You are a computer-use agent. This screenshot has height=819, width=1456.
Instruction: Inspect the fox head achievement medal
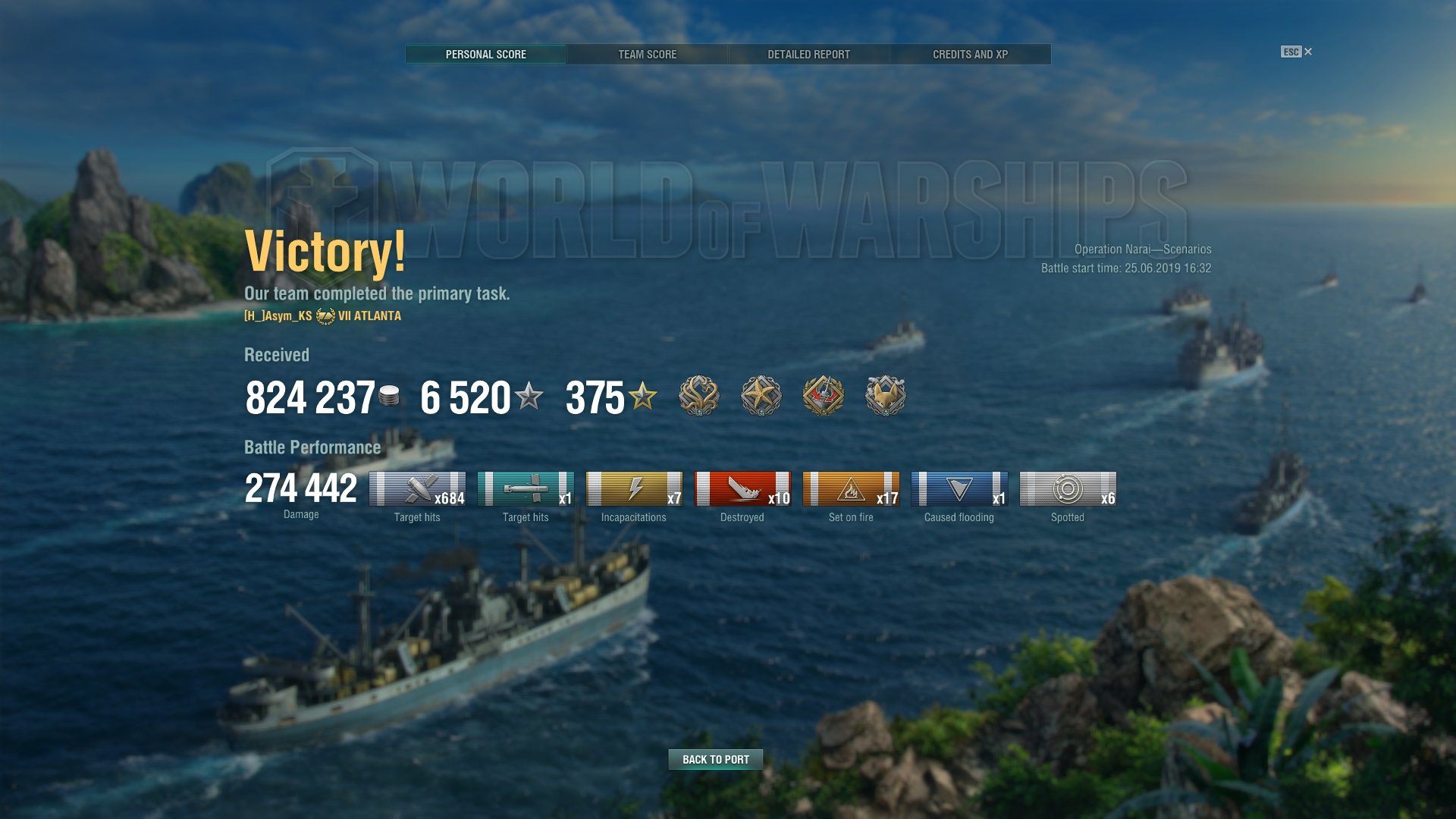(x=885, y=396)
